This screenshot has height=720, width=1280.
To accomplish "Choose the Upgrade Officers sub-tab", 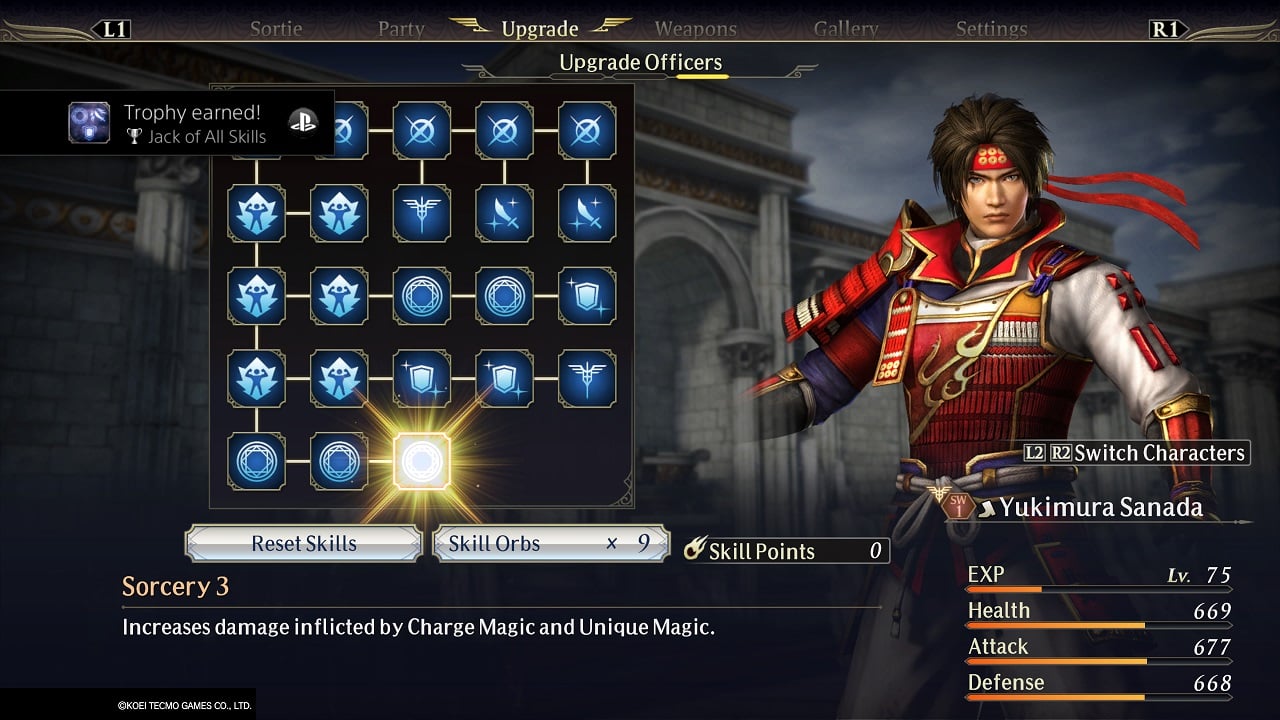I will [640, 63].
